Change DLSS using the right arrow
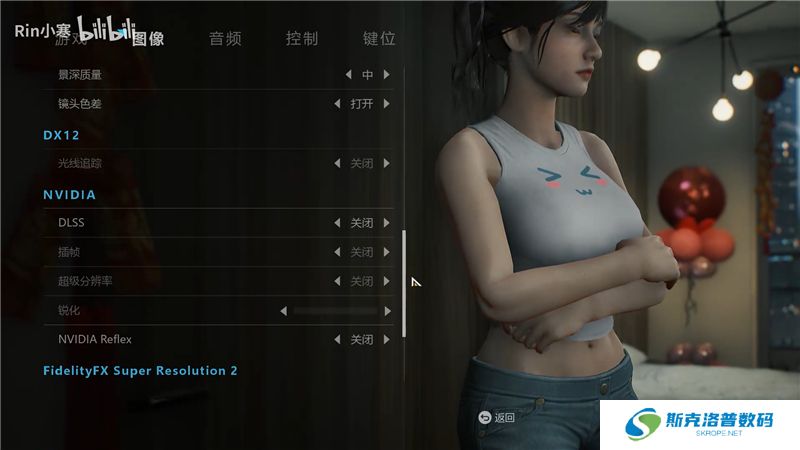Viewport: 800px width, 450px height. pyautogui.click(x=387, y=223)
